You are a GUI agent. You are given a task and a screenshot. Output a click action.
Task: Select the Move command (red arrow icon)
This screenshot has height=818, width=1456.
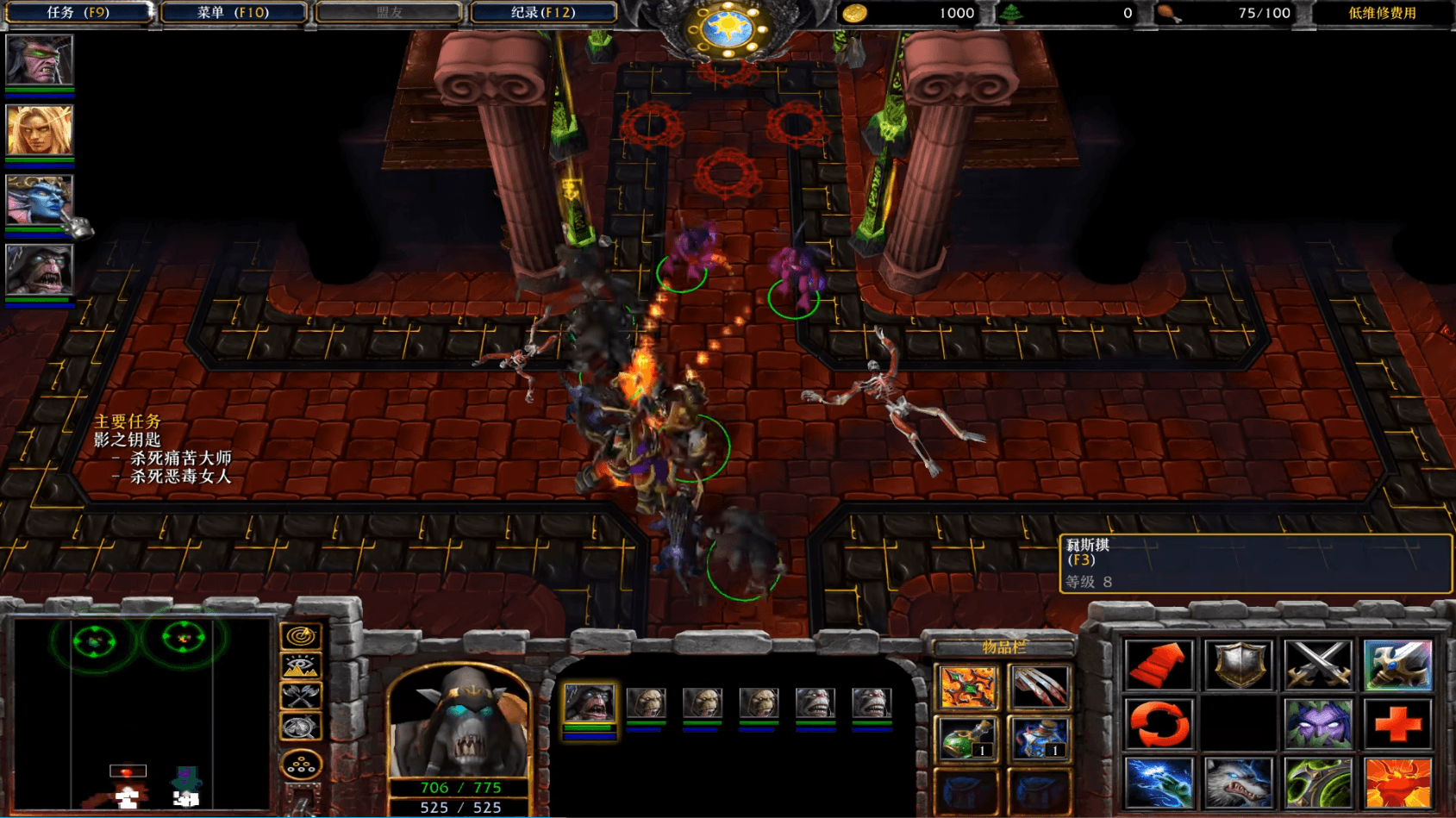(1159, 665)
